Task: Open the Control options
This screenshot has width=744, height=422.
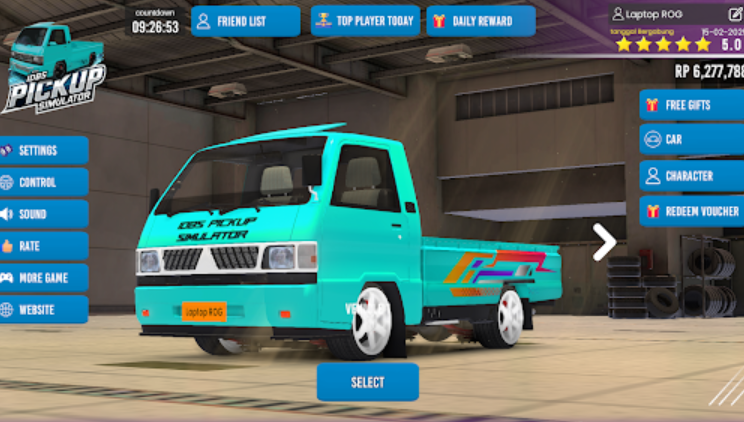Action: coord(44,183)
